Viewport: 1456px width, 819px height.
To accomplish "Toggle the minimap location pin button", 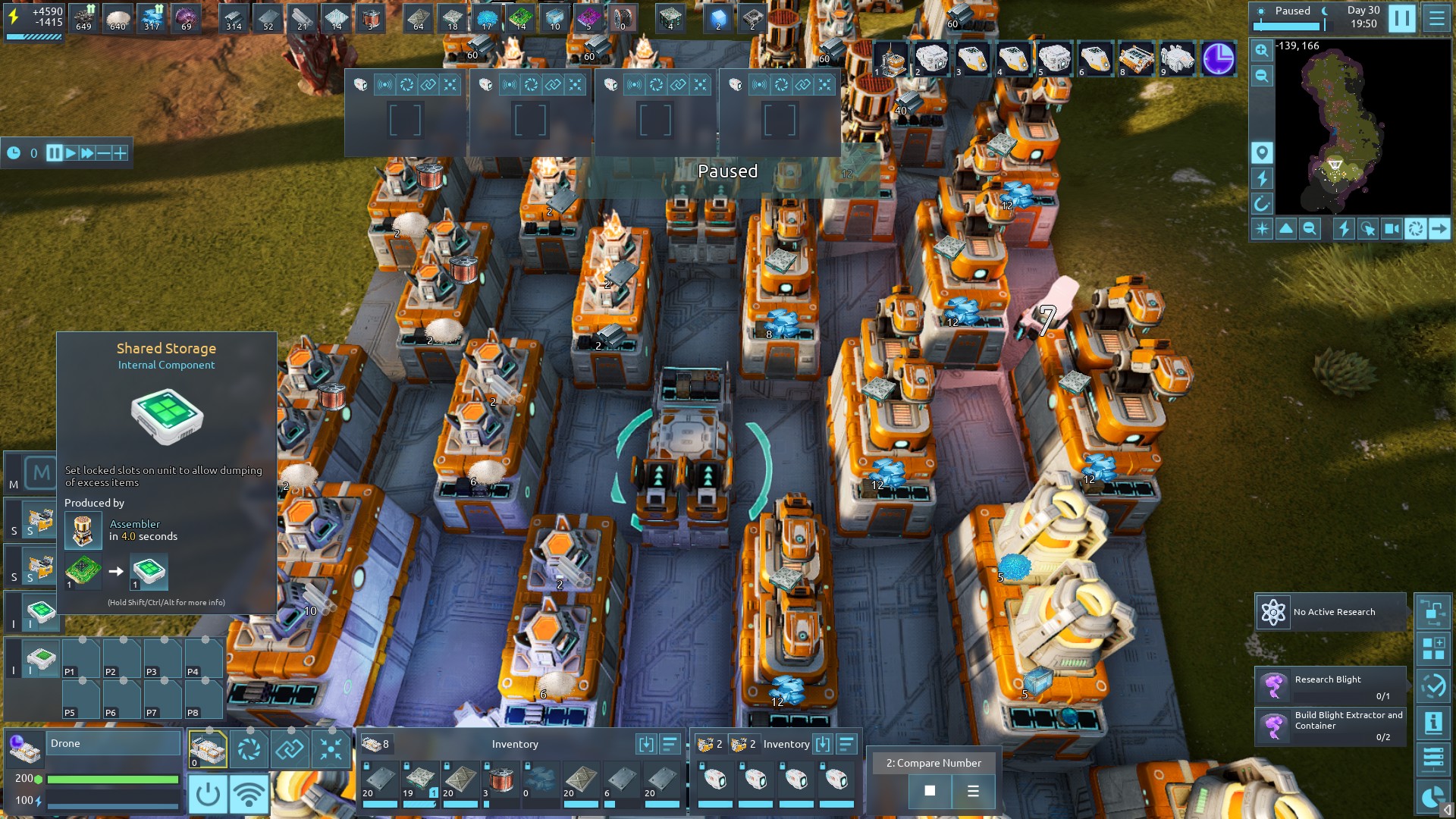I will coord(1262,153).
